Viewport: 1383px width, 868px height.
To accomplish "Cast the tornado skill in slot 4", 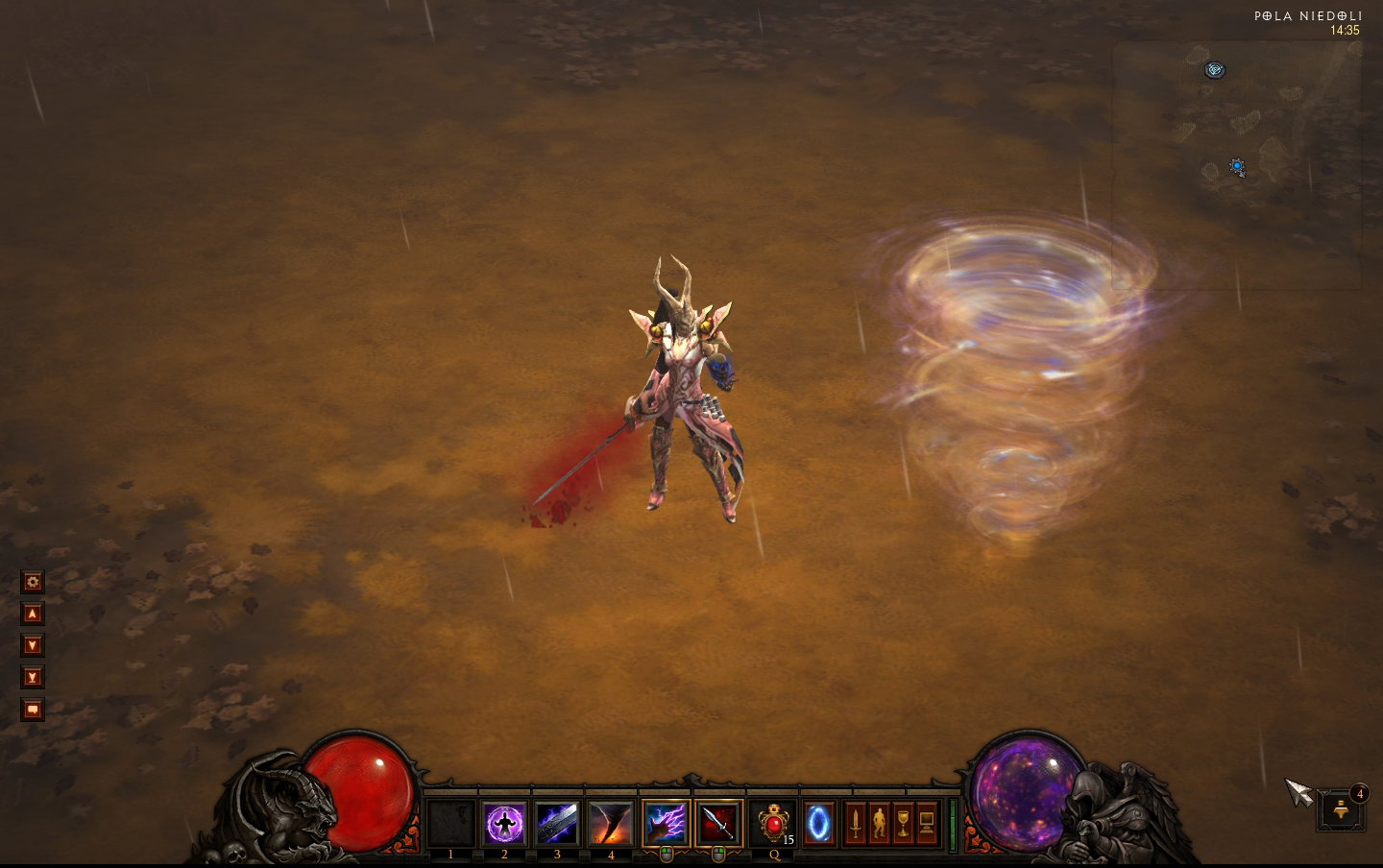I will pos(611,824).
